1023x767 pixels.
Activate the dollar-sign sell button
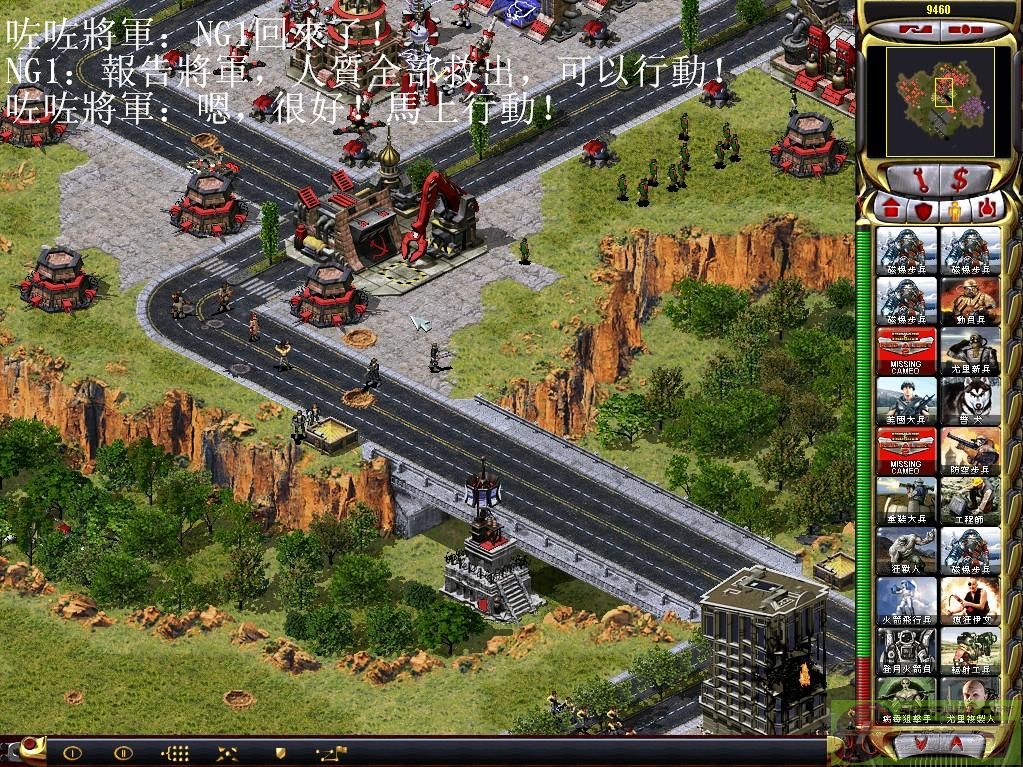coord(960,181)
